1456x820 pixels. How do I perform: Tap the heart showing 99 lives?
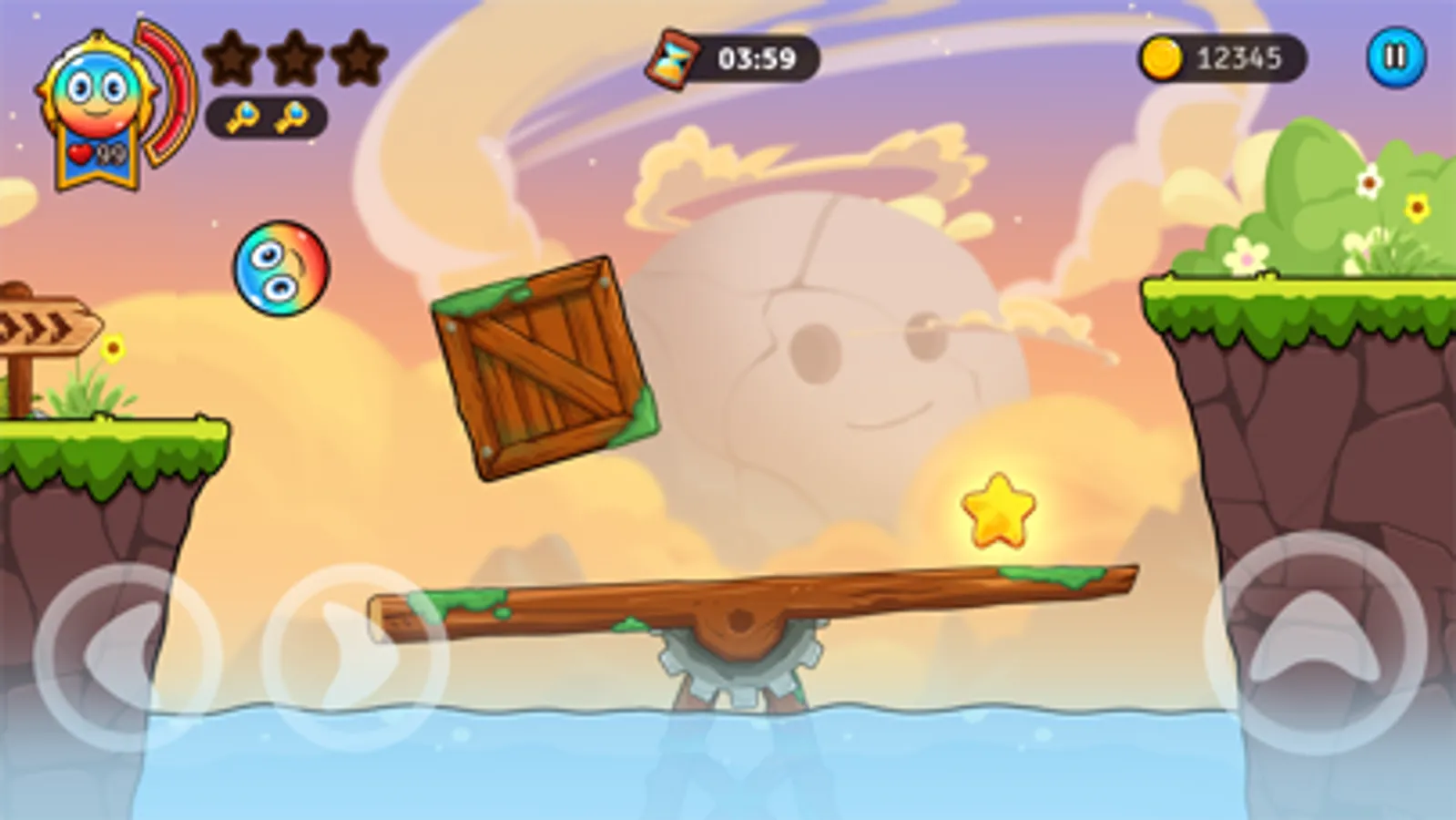(88, 152)
